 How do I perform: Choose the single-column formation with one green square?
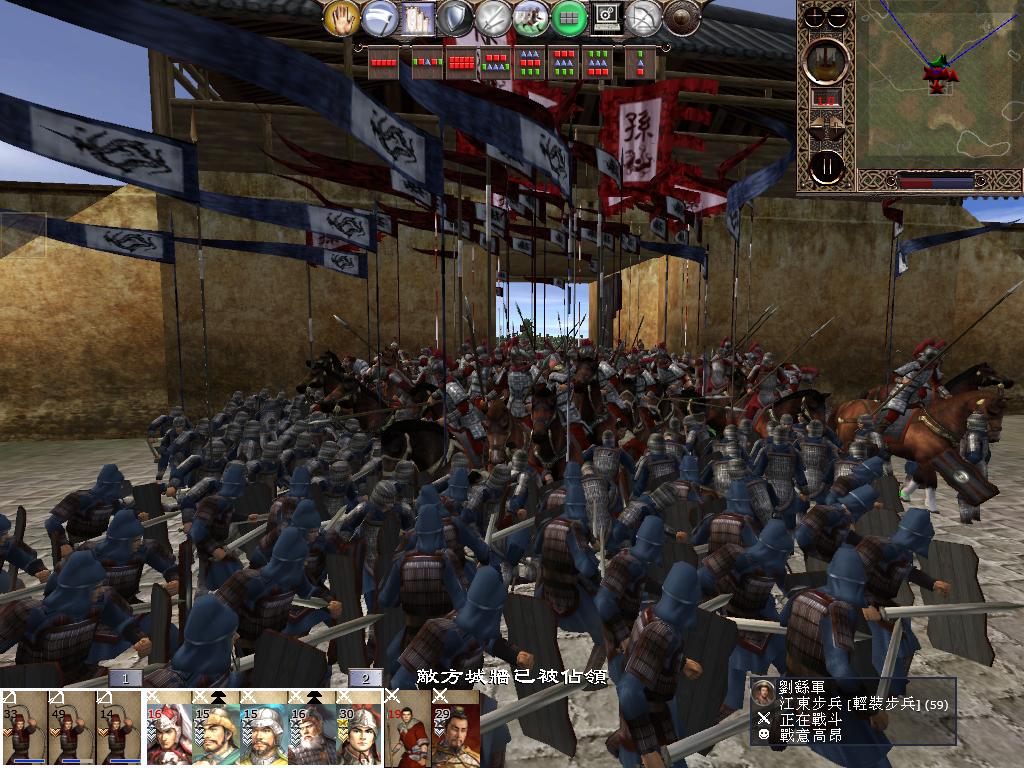638,62
